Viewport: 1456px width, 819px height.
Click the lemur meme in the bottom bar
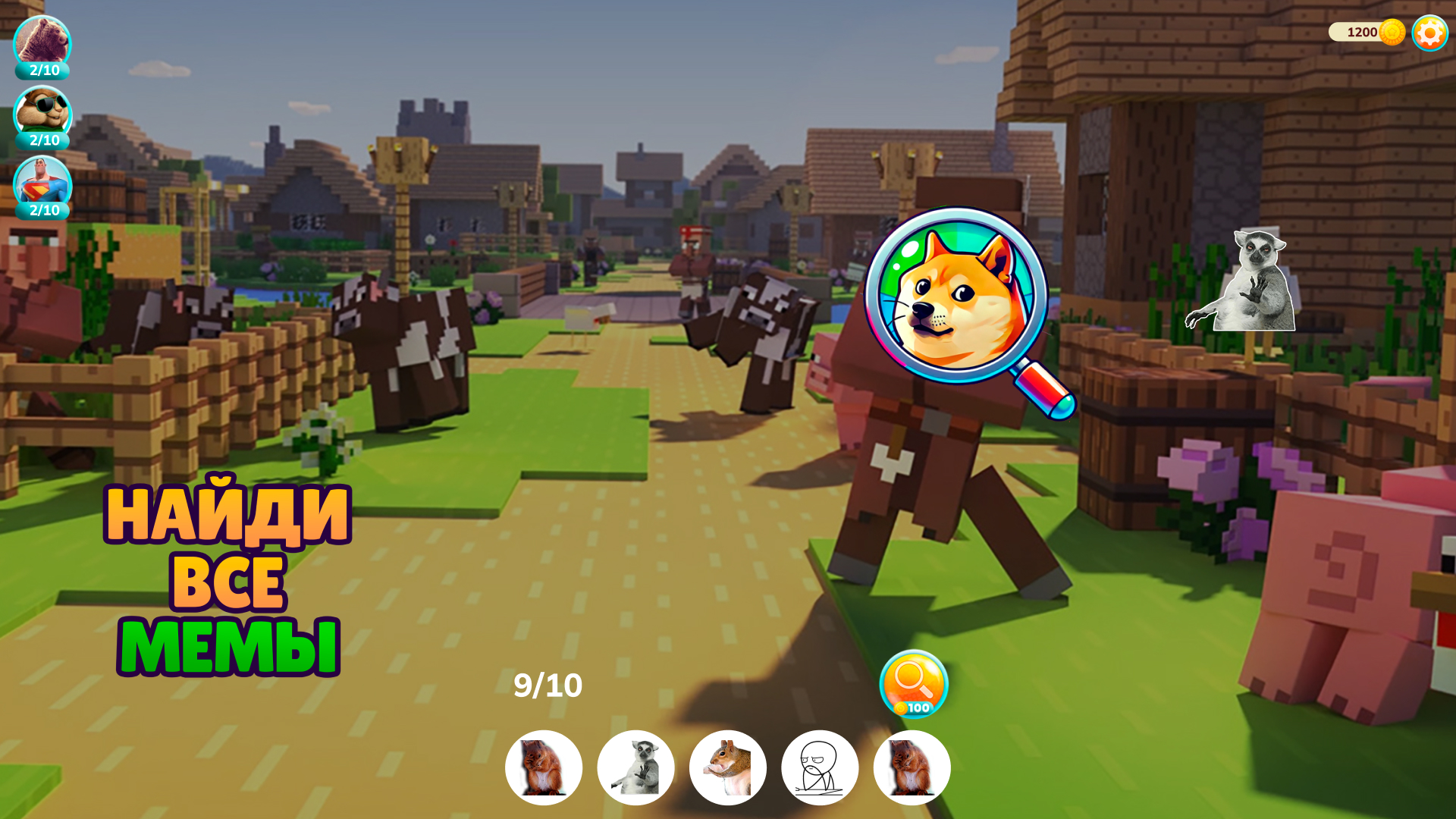click(x=636, y=767)
